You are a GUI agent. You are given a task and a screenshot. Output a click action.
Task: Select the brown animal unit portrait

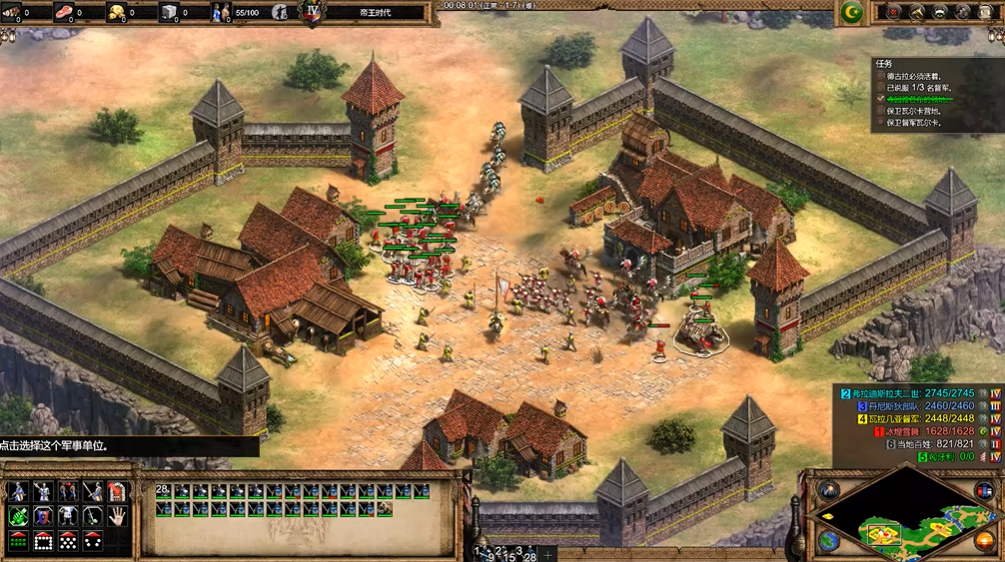coord(385,509)
